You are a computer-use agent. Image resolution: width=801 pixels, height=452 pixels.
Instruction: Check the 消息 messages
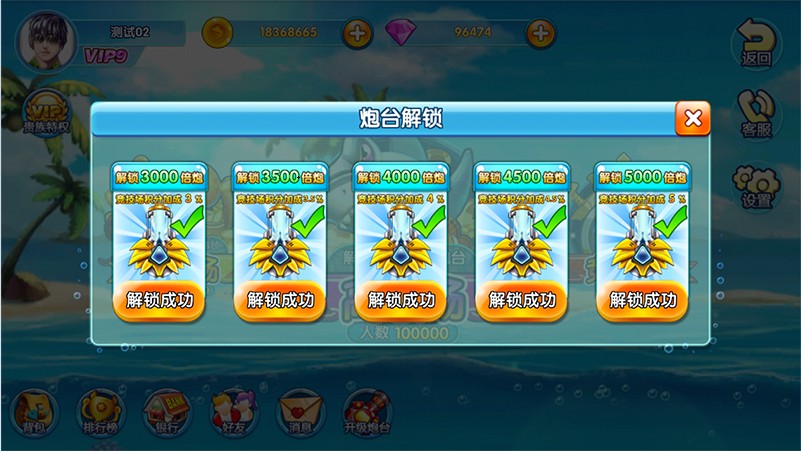pyautogui.click(x=300, y=412)
